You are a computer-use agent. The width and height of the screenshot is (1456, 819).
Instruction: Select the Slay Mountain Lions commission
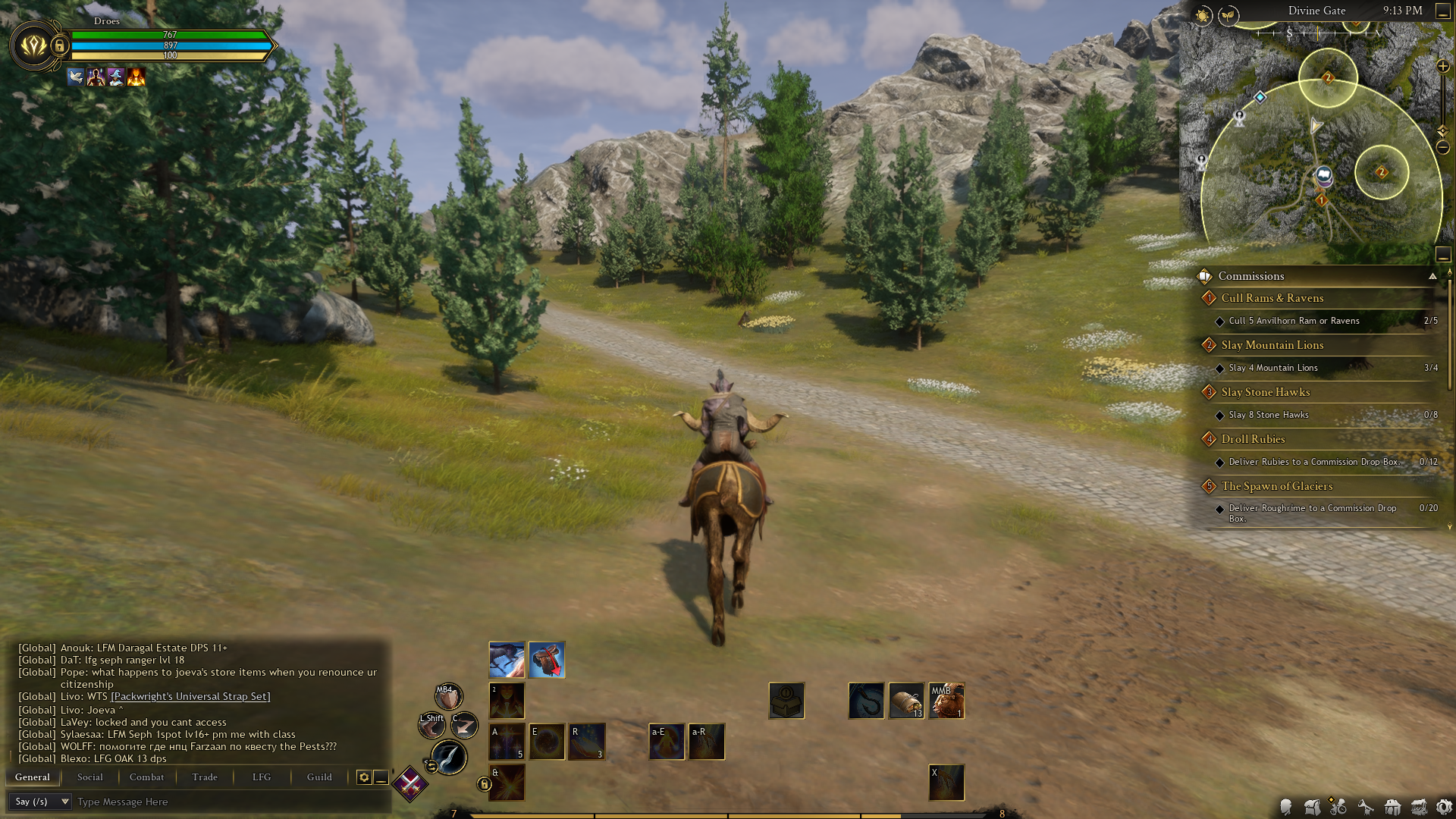pyautogui.click(x=1272, y=345)
